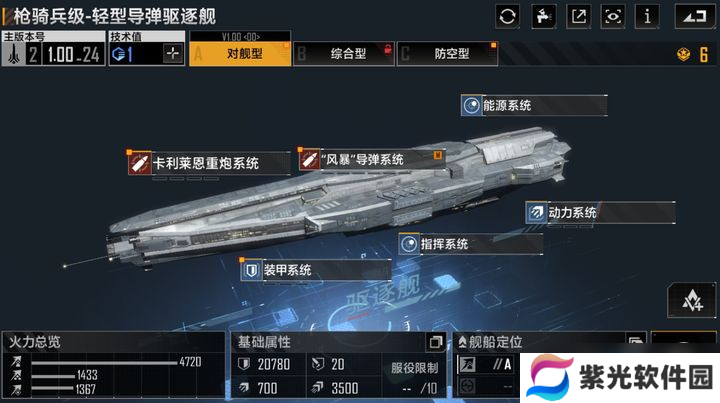Viewport: 720px width, 403px height.
Task: Open the ship paint spray icon
Action: click(x=543, y=15)
